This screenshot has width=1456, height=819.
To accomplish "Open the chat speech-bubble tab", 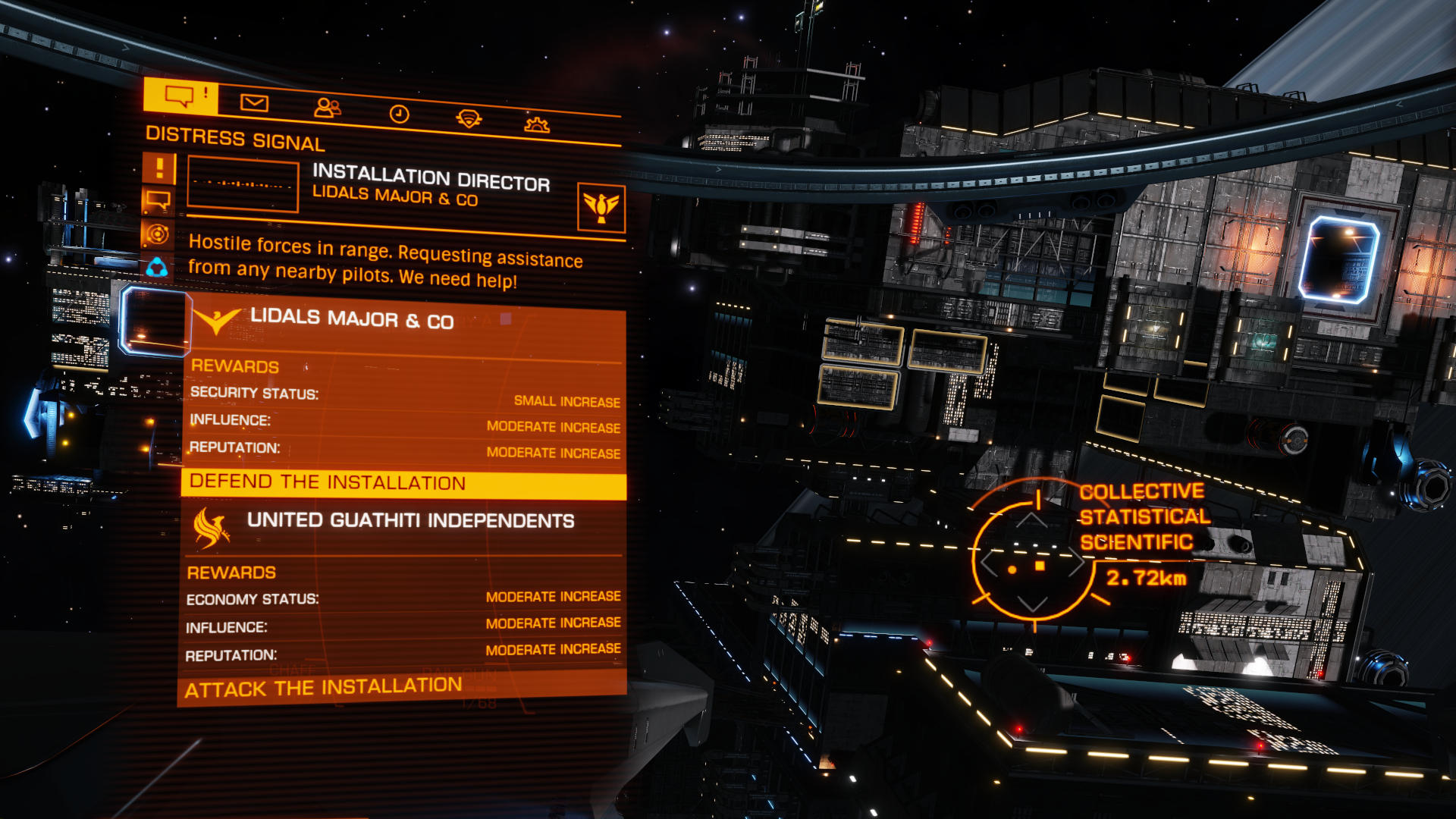I will [x=180, y=96].
